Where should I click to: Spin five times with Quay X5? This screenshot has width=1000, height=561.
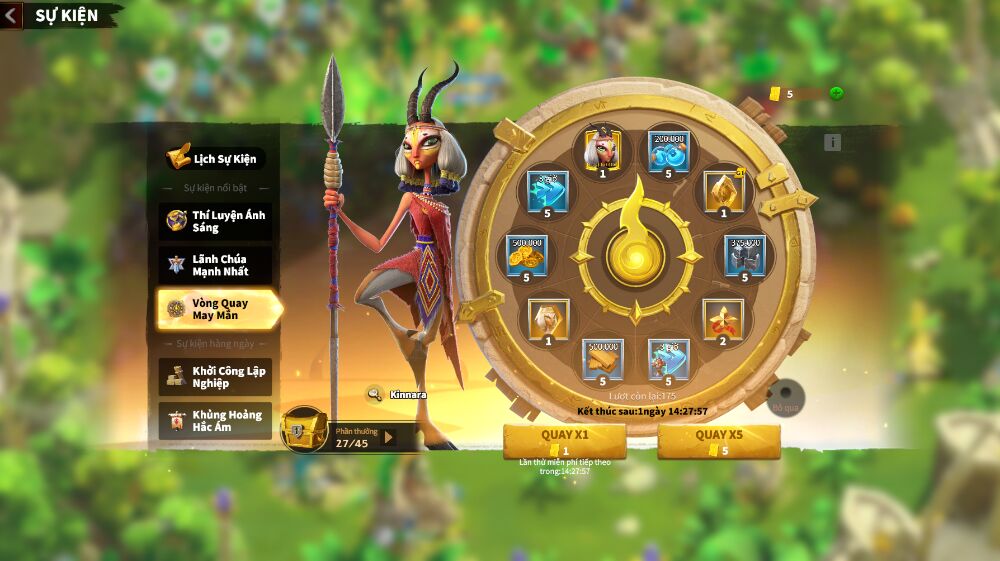(718, 441)
